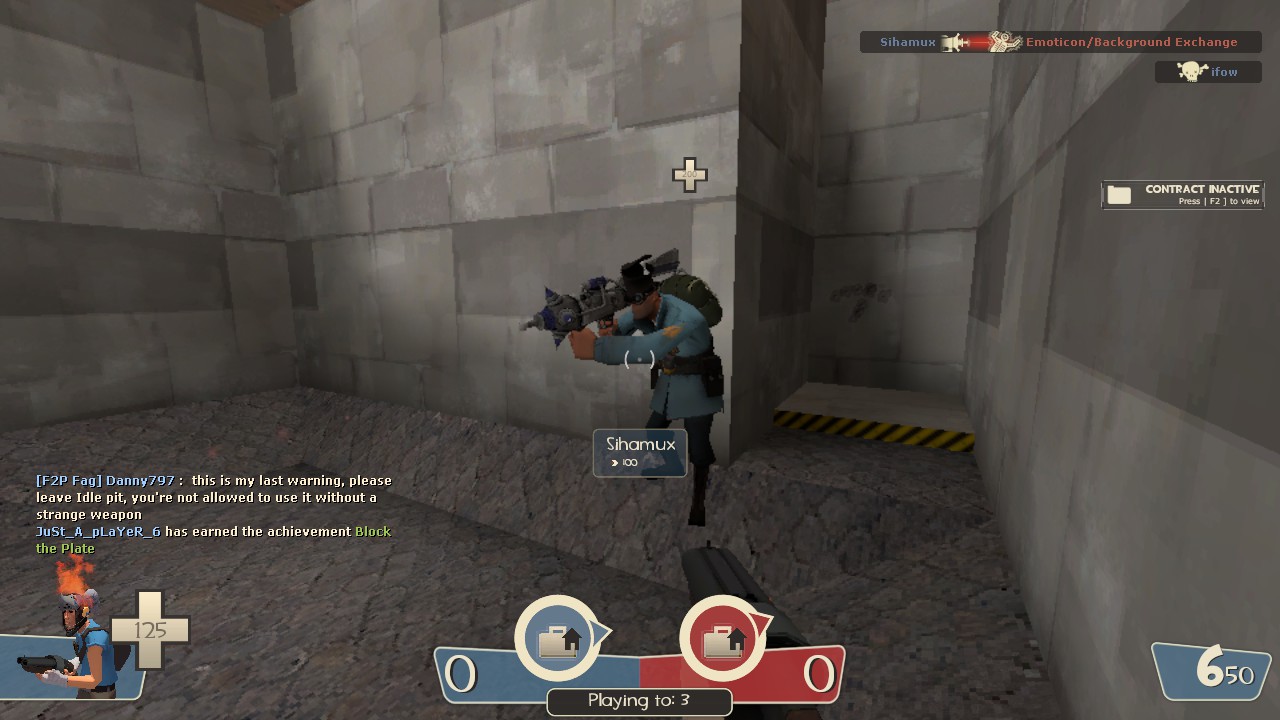Open the Contract Inactive panel
This screenshot has width=1280, height=720.
1183,194
